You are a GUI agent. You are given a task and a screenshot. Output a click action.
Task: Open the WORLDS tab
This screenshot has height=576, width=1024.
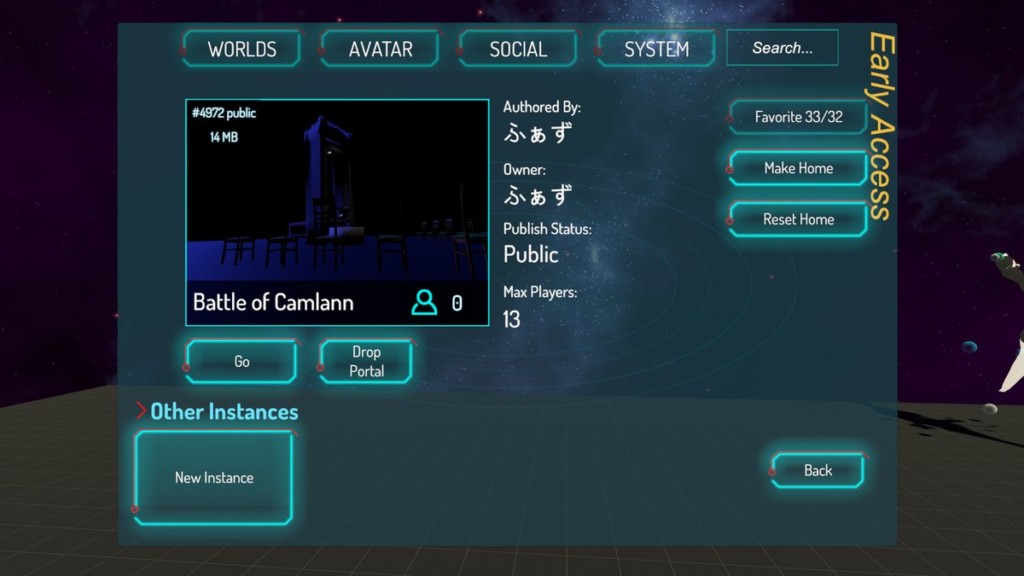[x=242, y=49]
